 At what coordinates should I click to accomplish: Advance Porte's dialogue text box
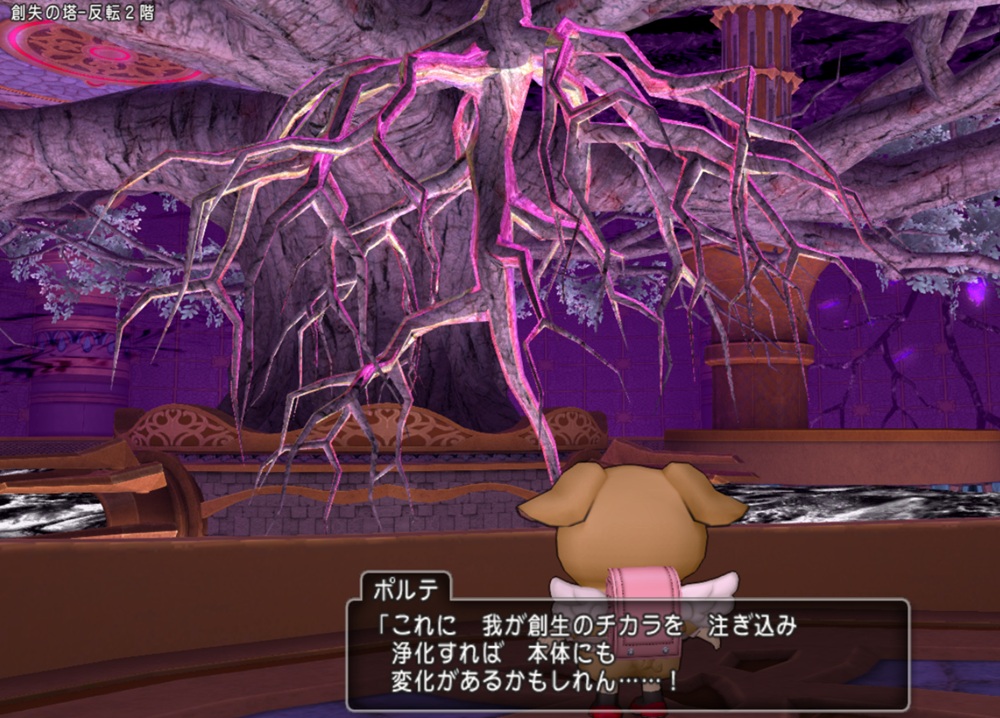[x=627, y=654]
